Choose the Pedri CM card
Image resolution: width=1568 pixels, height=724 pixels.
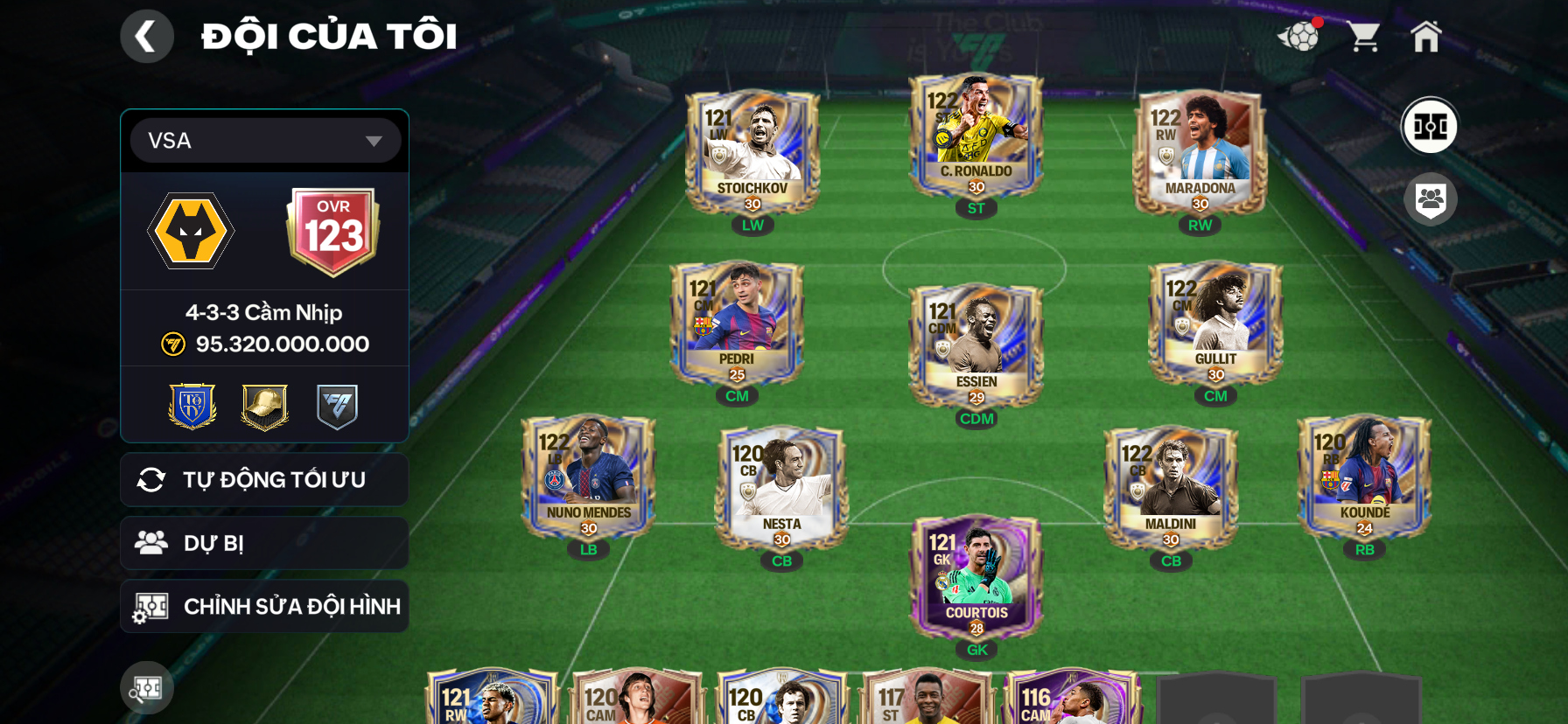(737, 324)
